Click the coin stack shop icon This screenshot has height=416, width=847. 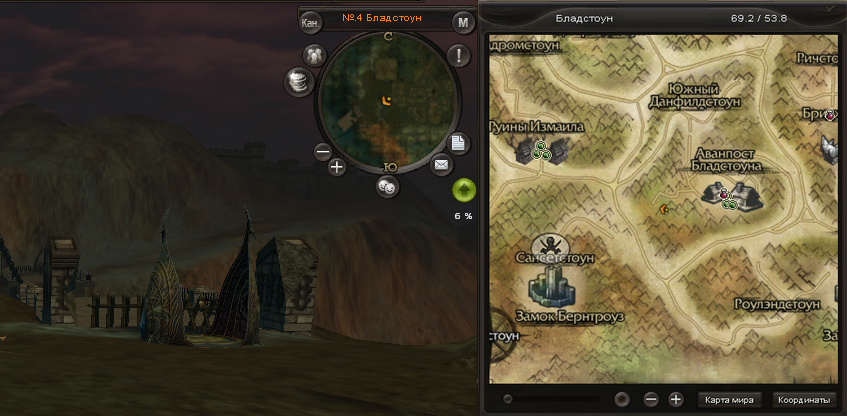(x=298, y=82)
